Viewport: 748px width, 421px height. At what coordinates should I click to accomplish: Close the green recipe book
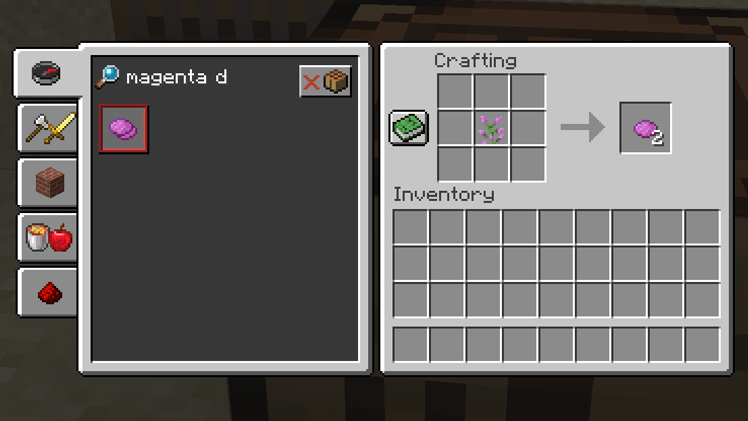tap(408, 128)
